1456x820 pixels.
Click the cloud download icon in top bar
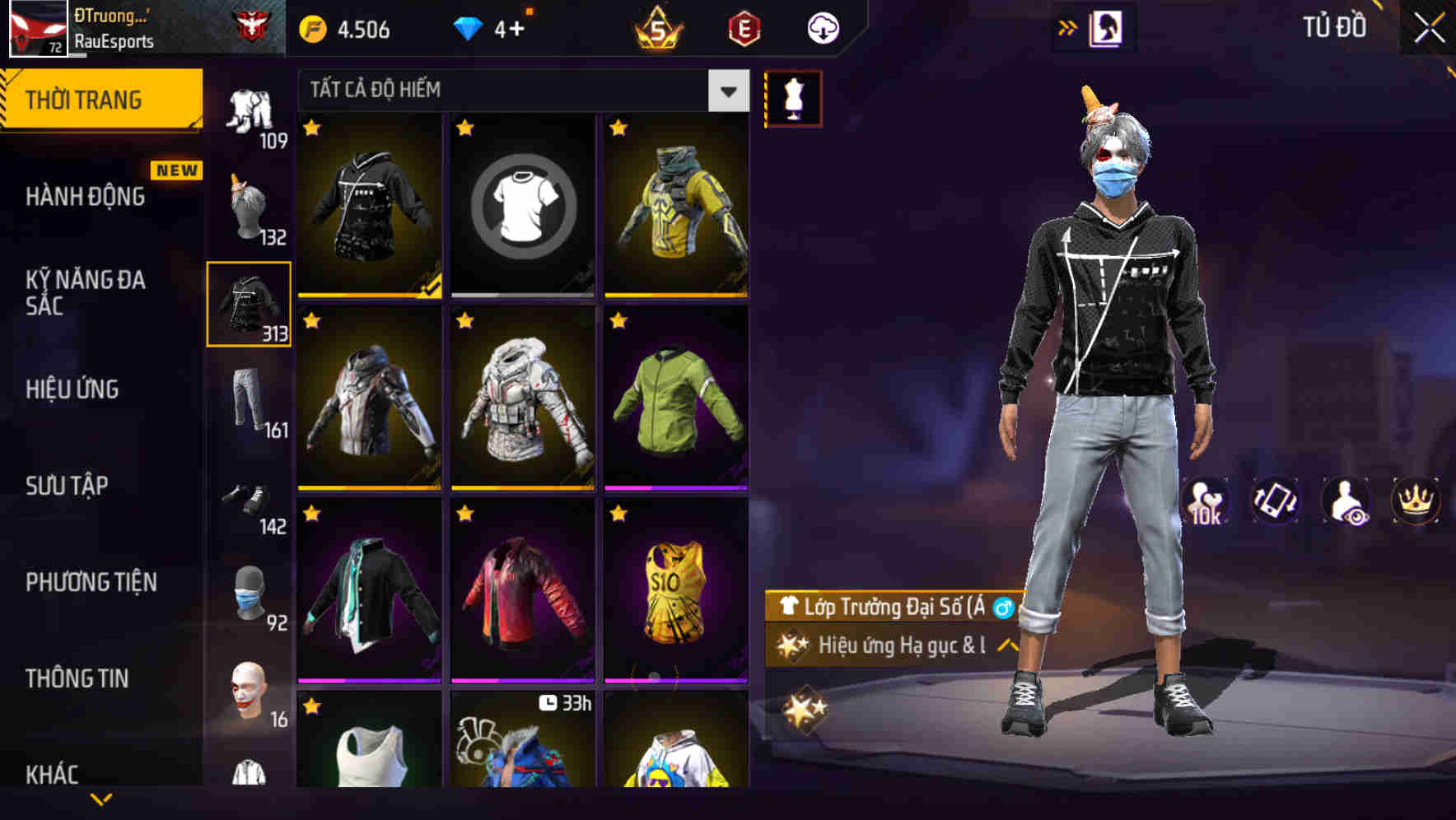pyautogui.click(x=821, y=27)
